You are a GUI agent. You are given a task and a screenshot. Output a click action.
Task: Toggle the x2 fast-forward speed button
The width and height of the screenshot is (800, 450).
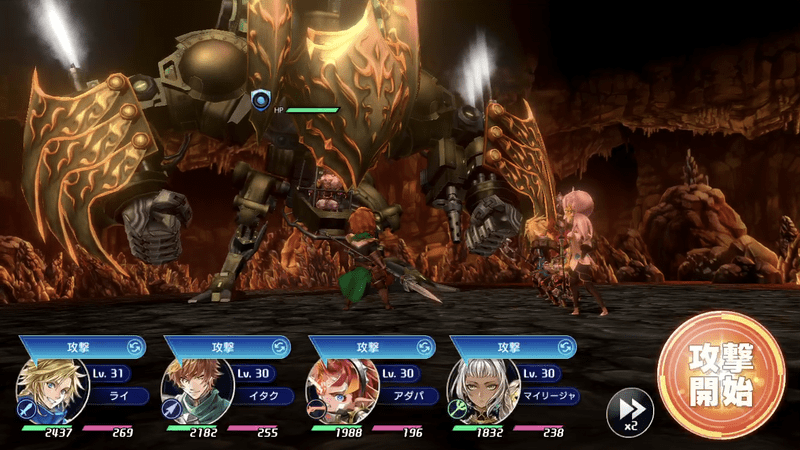630,410
